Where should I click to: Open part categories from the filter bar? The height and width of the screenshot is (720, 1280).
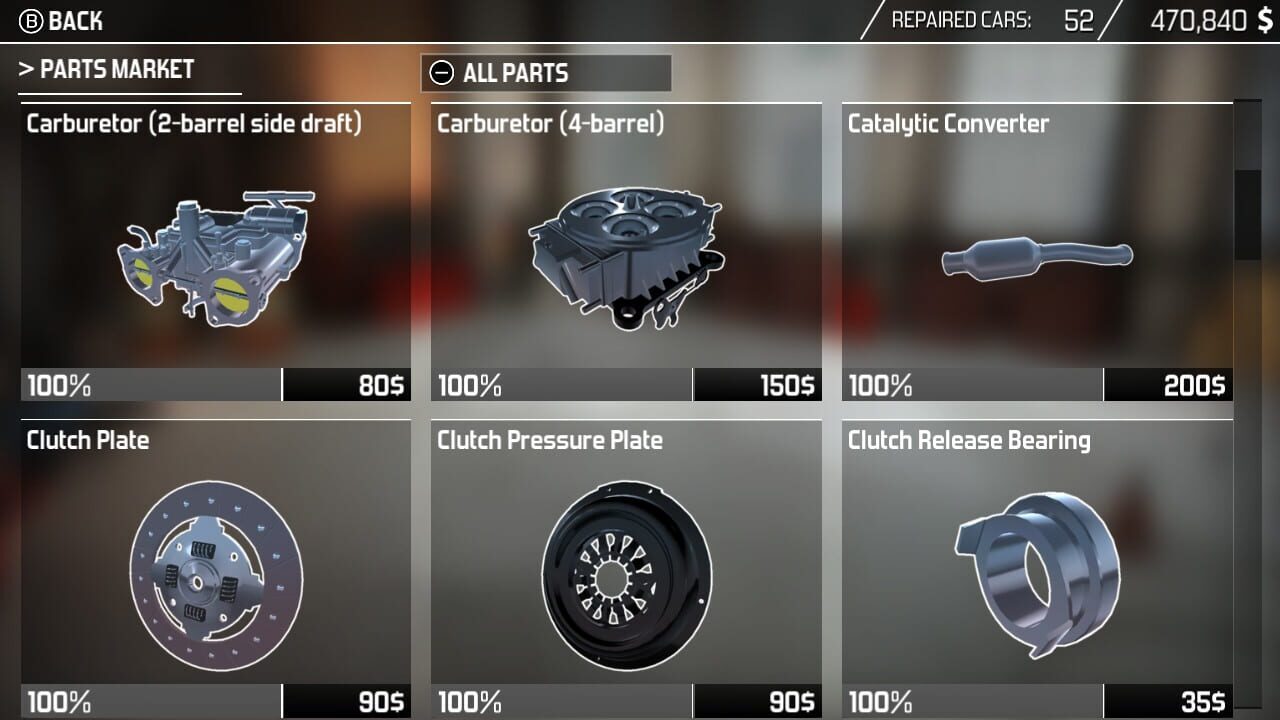546,73
